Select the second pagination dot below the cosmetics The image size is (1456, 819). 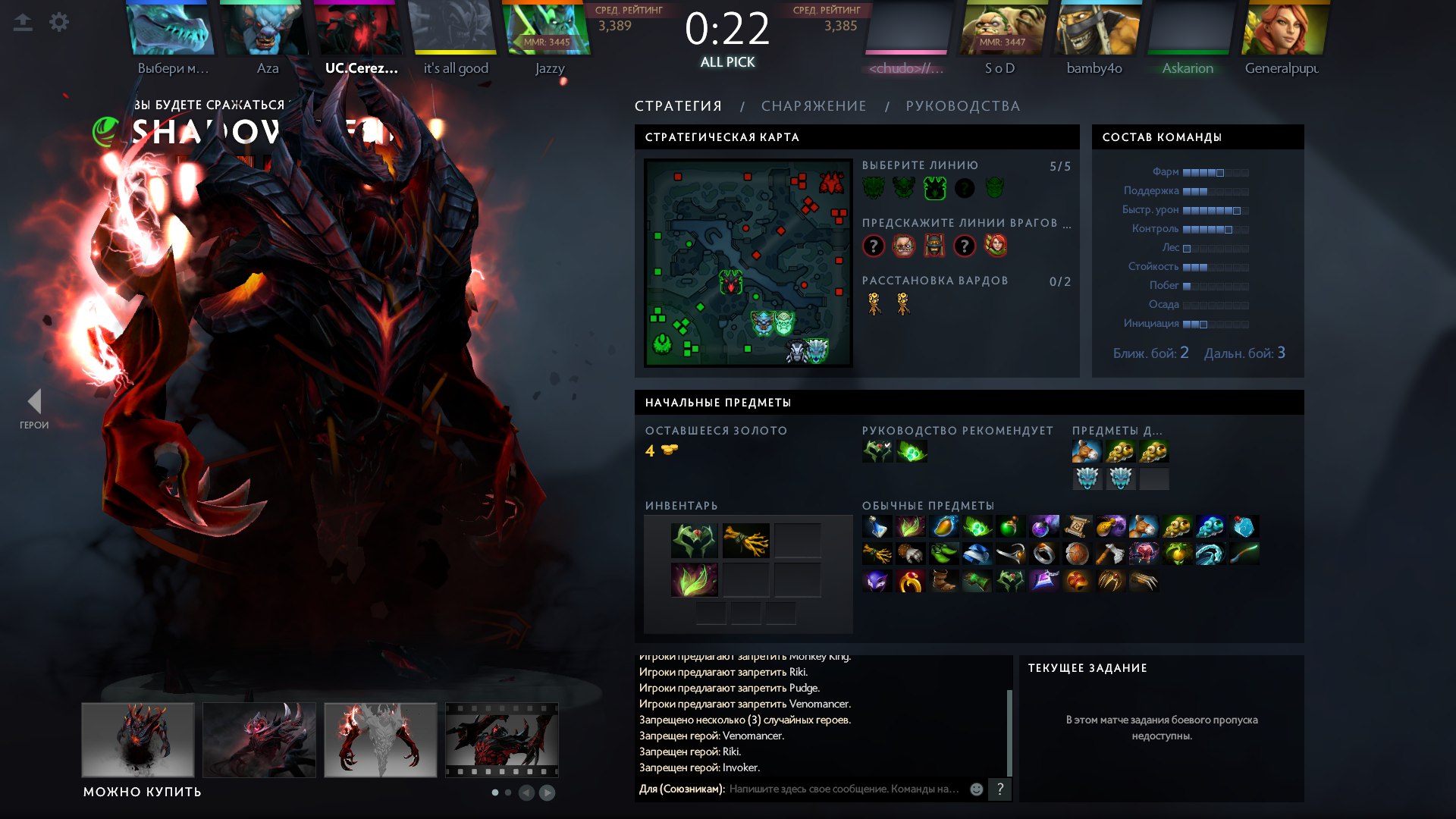point(508,792)
